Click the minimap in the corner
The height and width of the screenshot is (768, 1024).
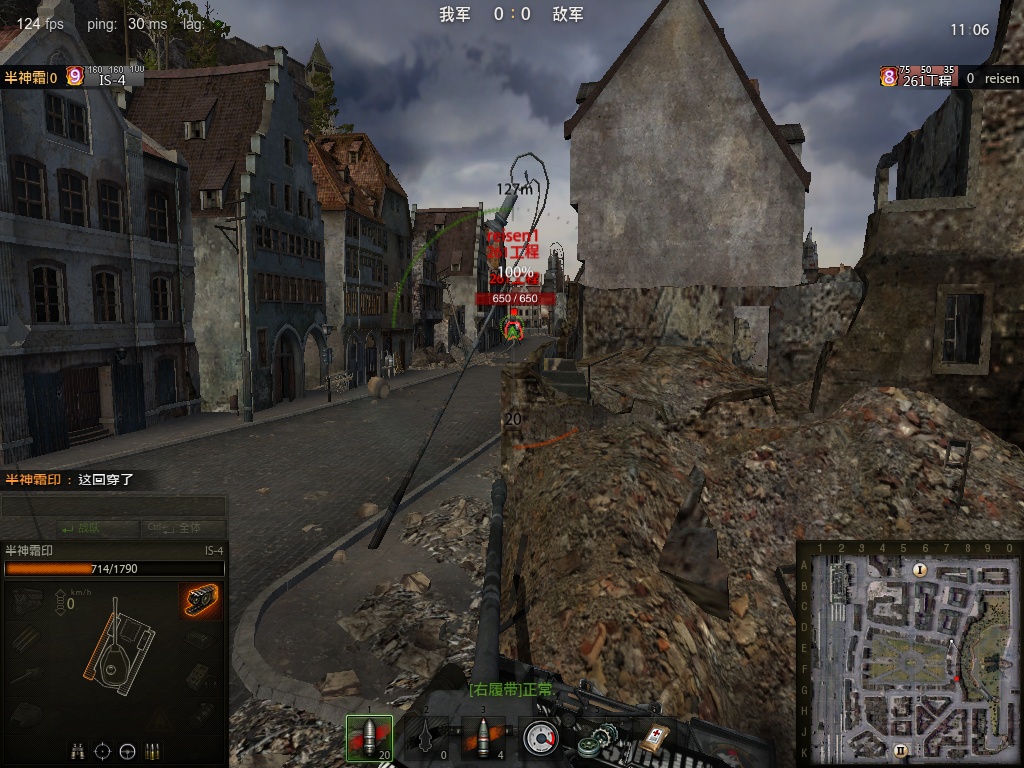point(910,654)
